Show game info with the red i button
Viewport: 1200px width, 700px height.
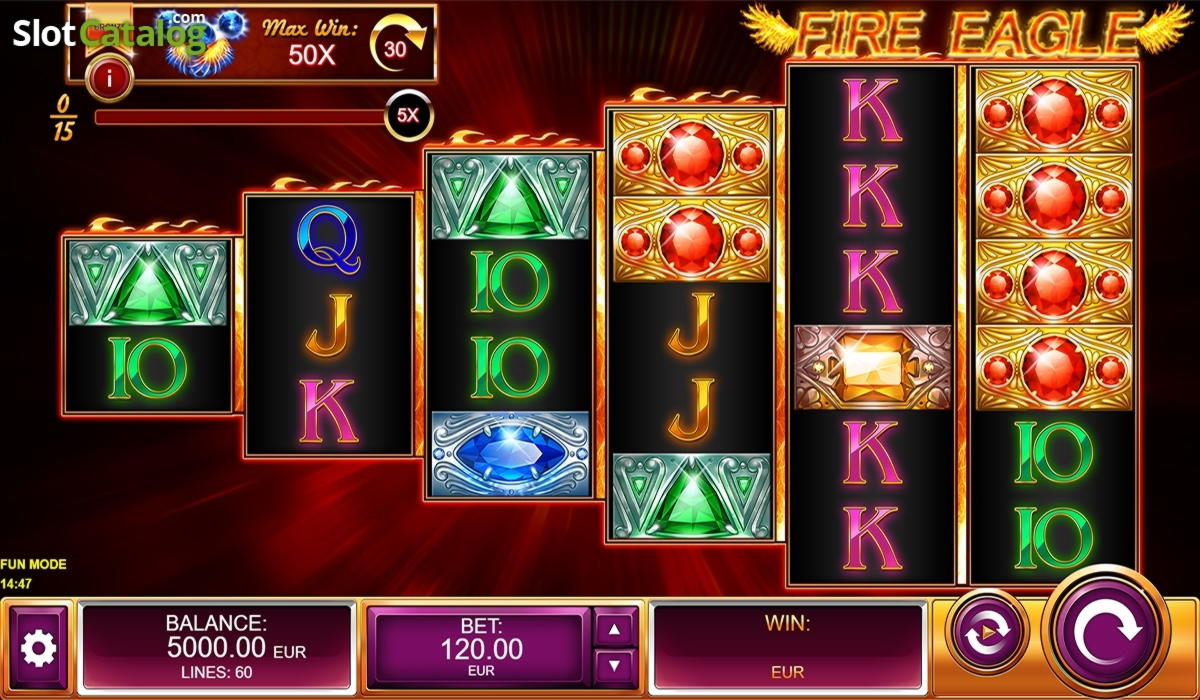pos(109,77)
